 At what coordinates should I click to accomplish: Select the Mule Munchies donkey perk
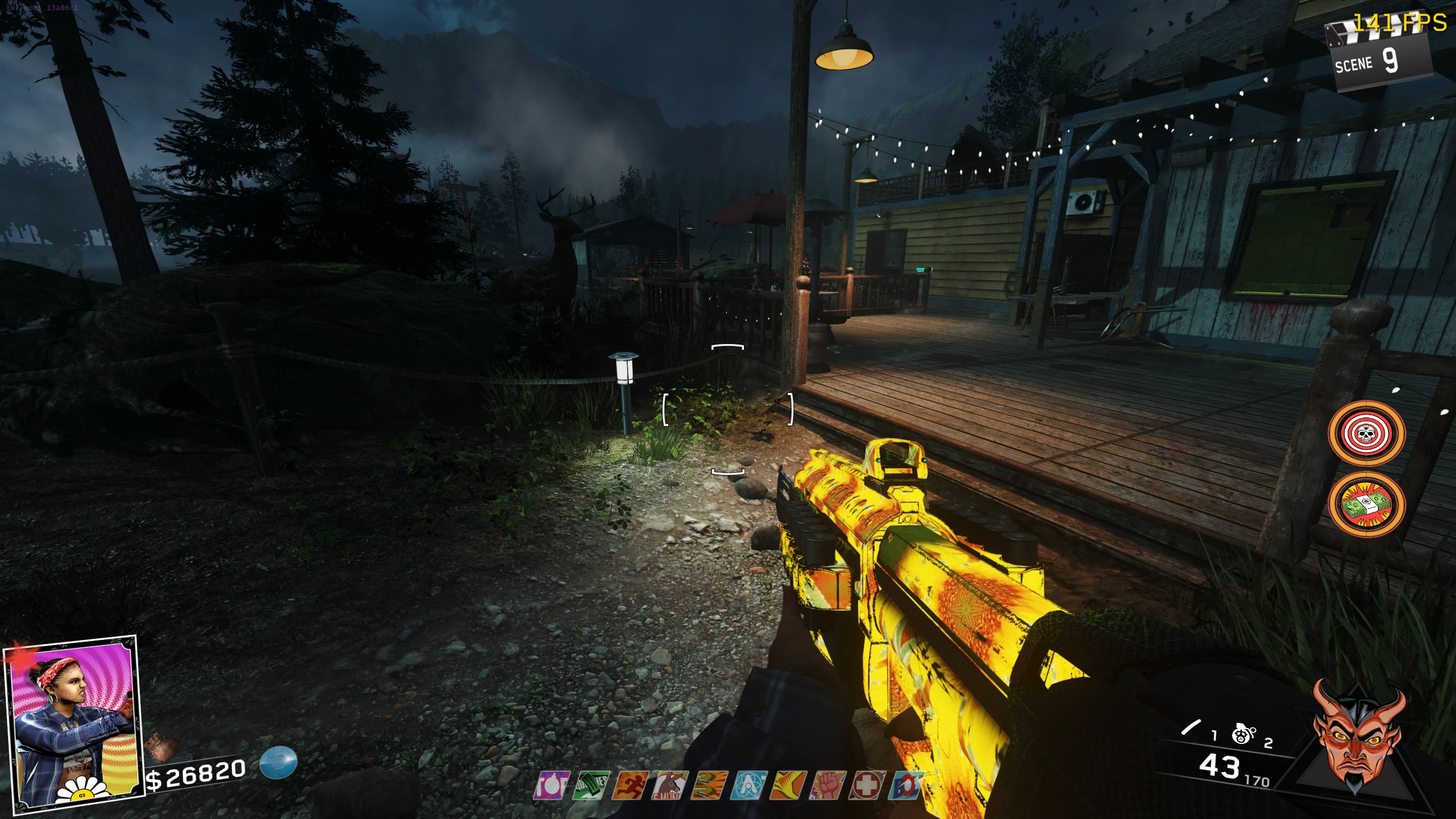coord(670,786)
